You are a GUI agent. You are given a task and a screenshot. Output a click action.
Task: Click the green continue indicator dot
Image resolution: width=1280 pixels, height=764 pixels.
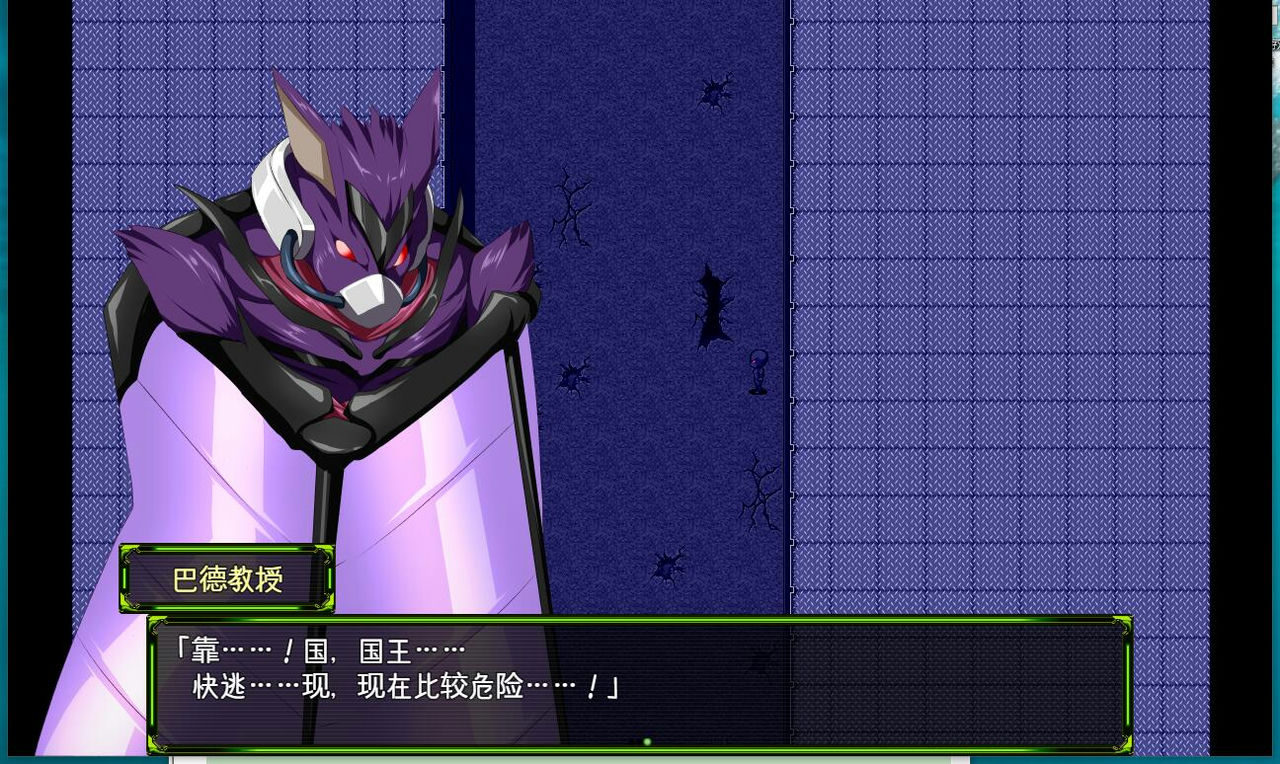point(647,740)
